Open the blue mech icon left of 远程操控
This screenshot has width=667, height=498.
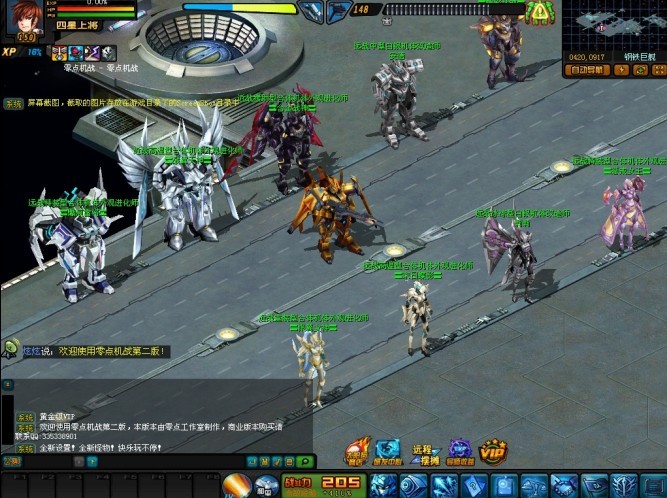[388, 452]
